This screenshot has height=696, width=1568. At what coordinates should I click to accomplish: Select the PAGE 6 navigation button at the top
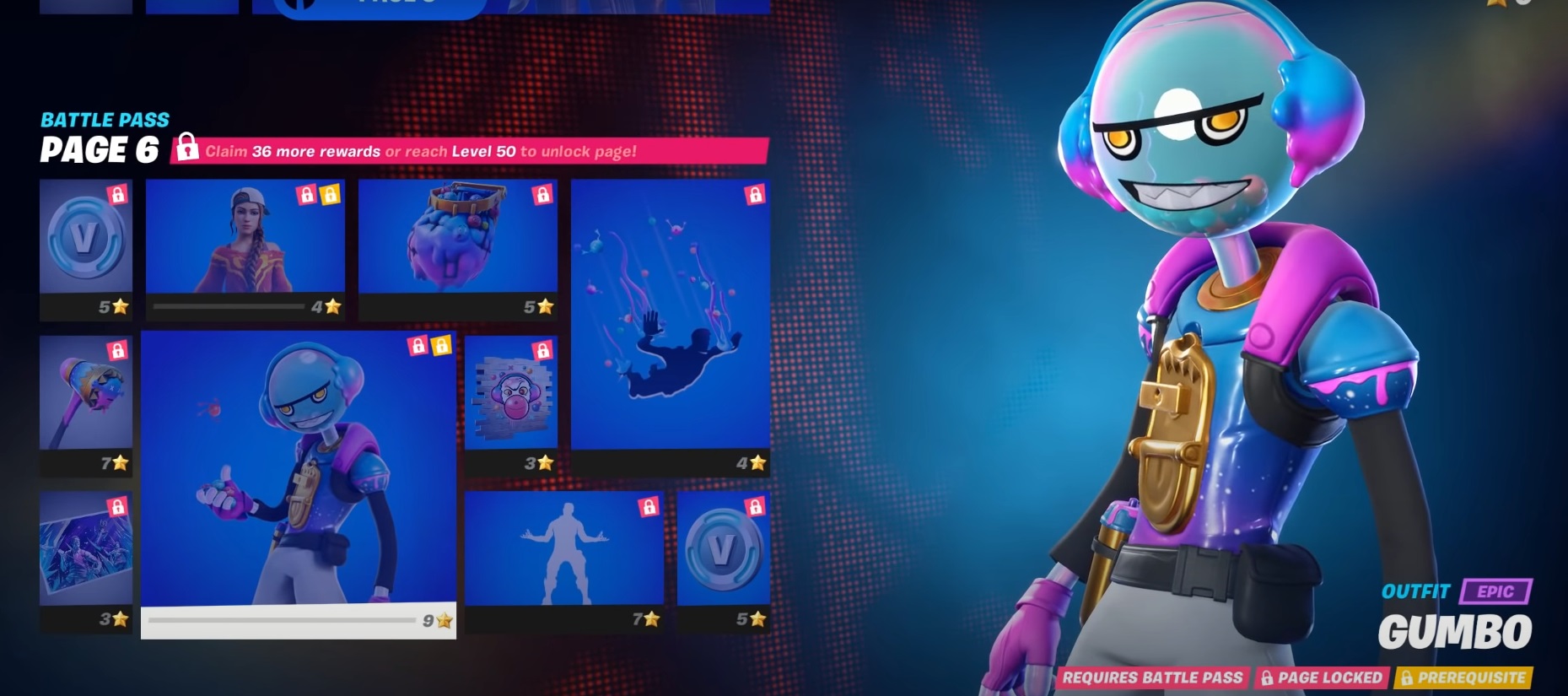tap(380, 5)
